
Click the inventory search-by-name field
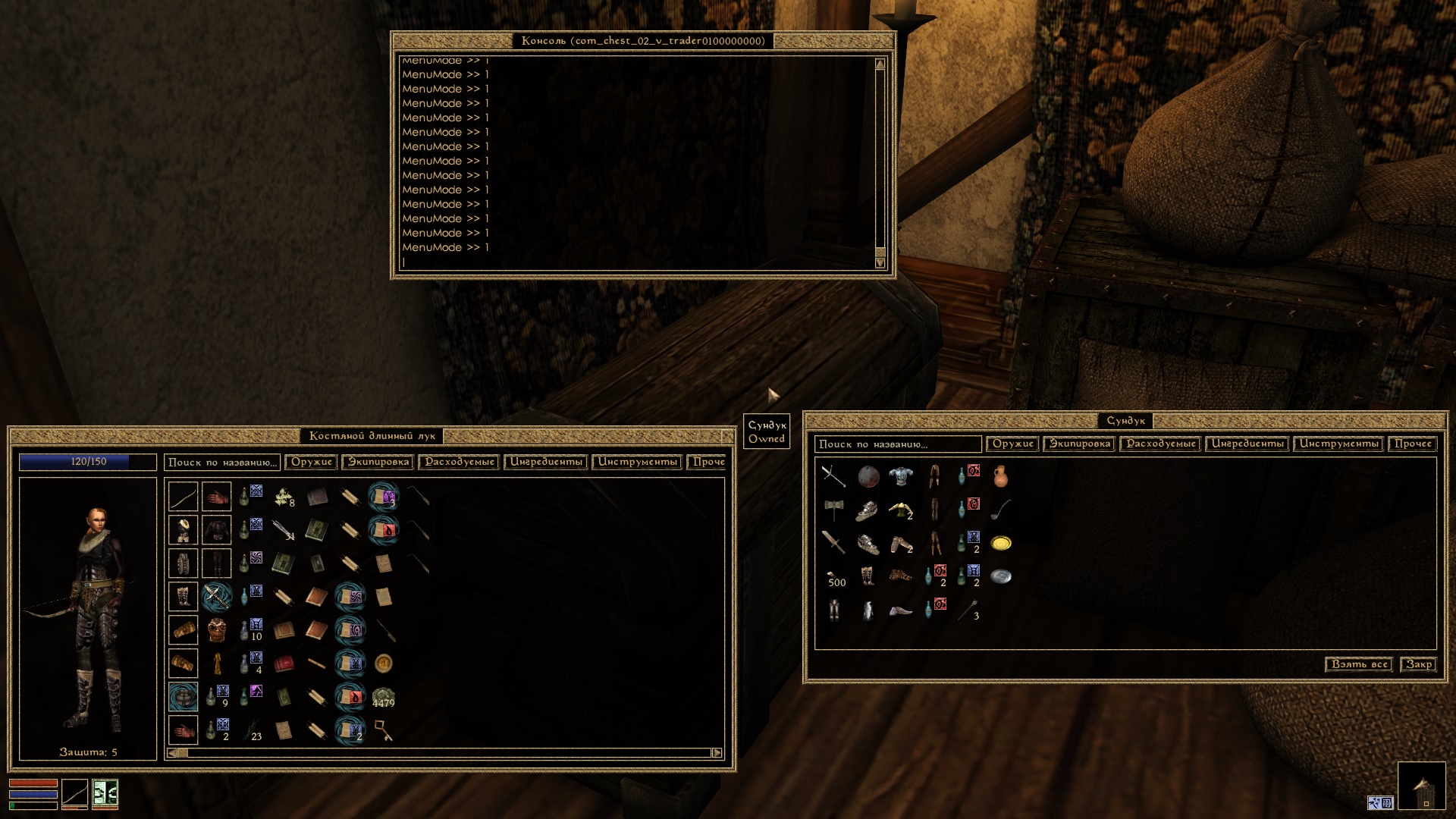(221, 463)
